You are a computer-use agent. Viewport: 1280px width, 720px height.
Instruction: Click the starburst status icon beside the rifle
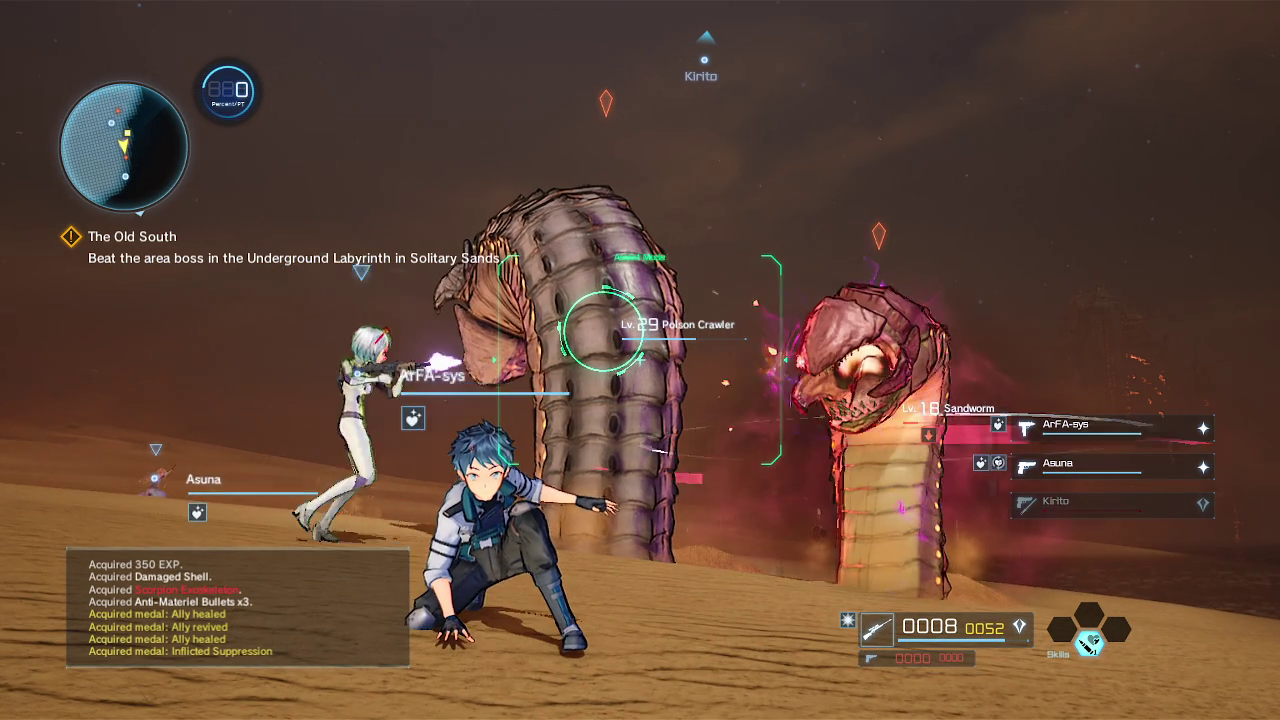tap(847, 621)
